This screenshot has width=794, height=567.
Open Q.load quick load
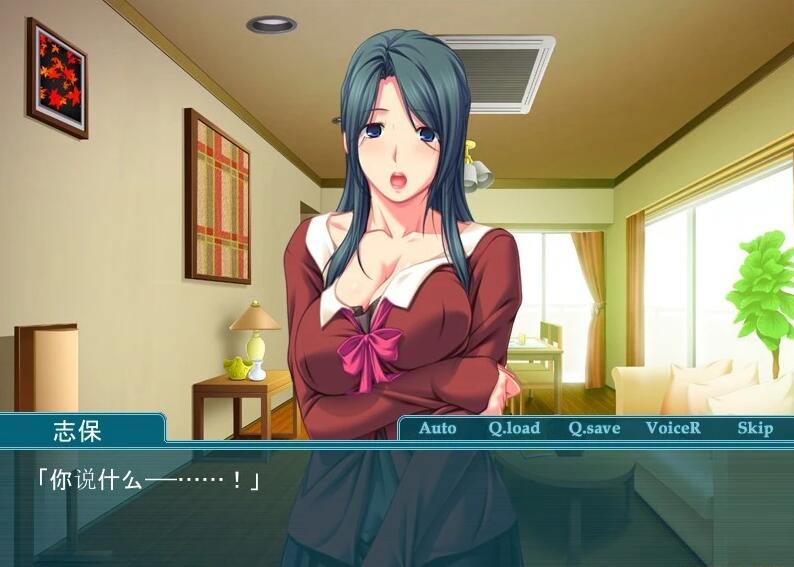pos(514,428)
